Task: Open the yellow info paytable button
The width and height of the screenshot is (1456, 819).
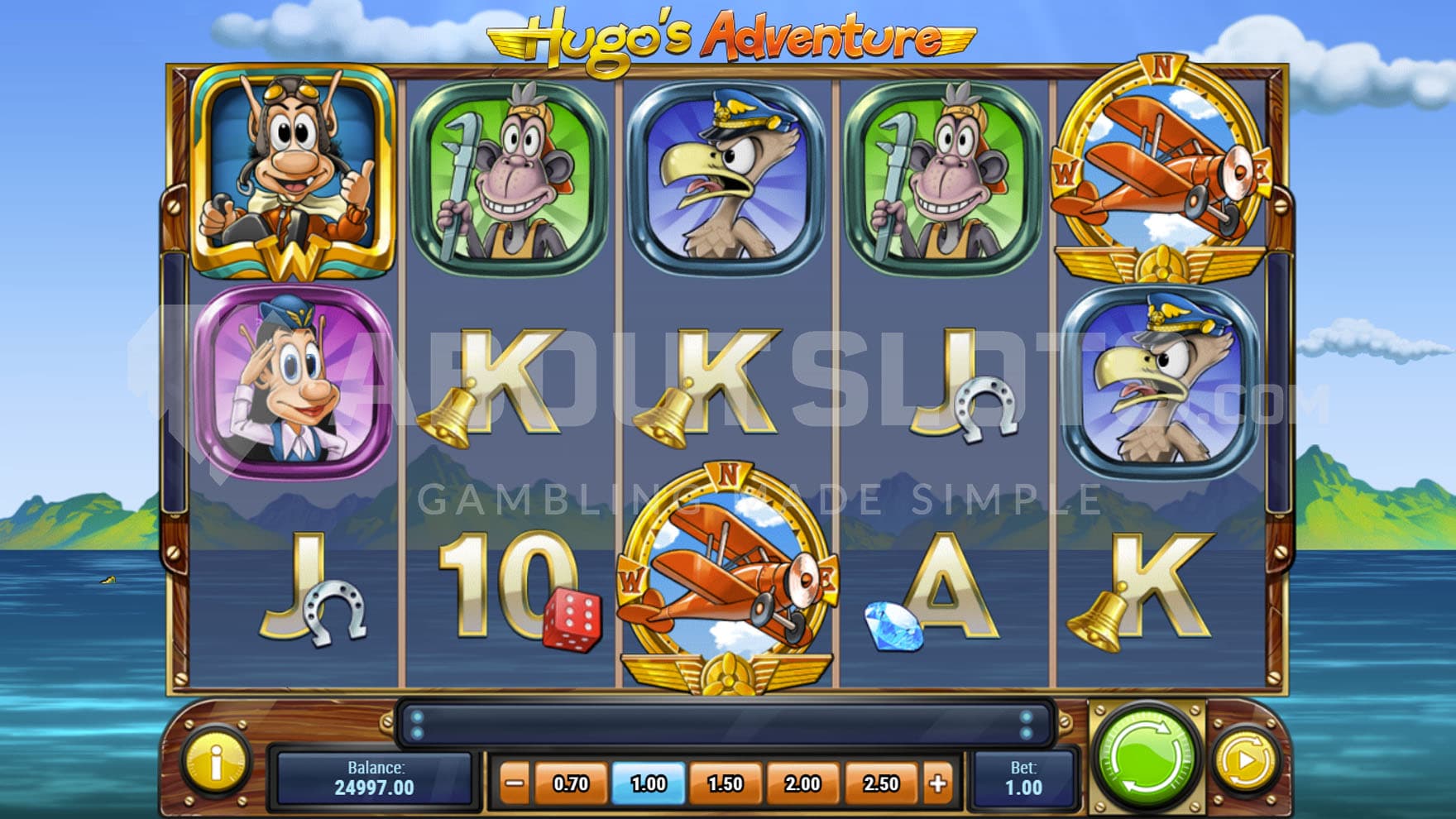Action: 216,763
